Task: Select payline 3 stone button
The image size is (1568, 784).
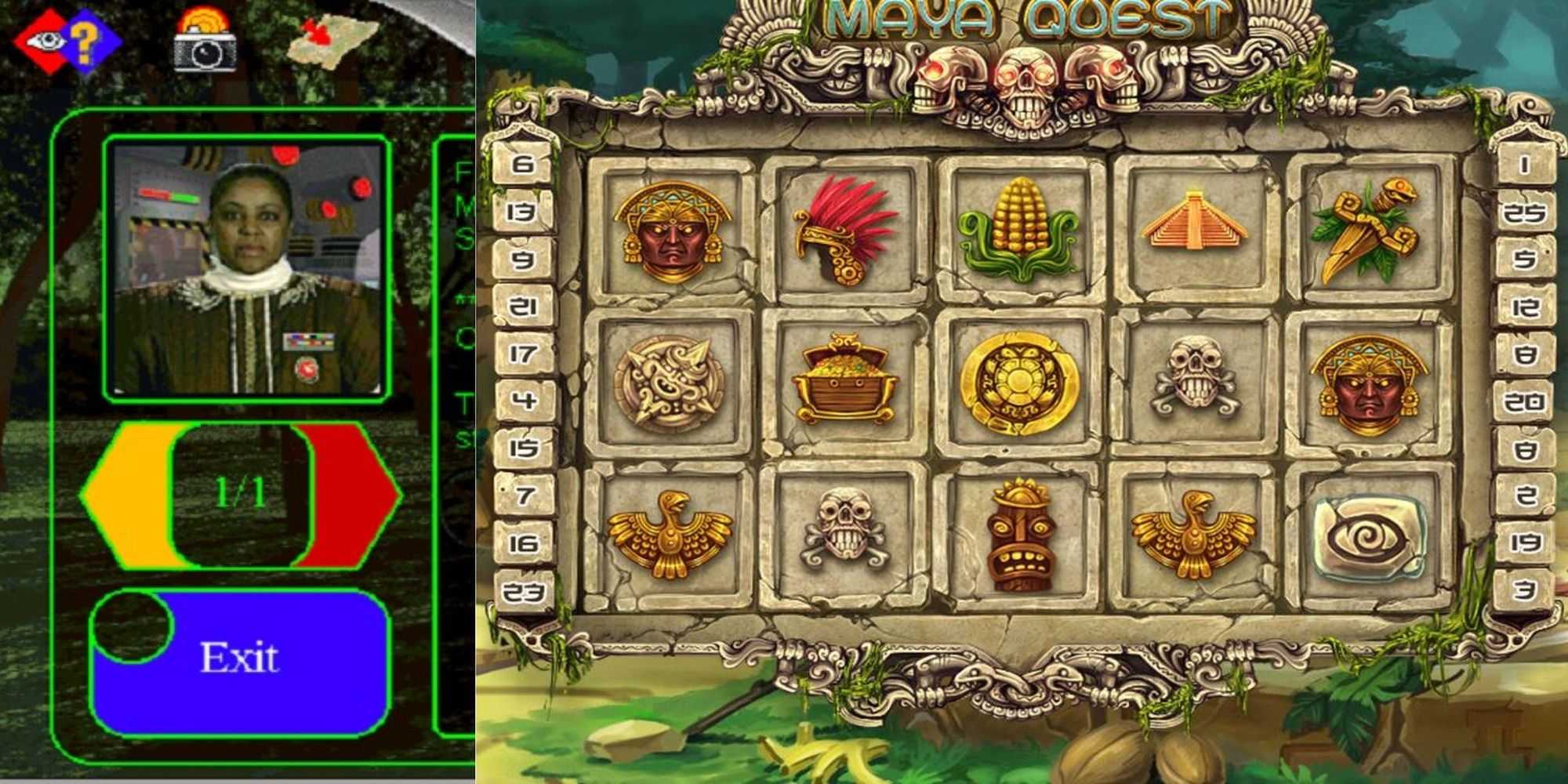Action: pos(1524,590)
